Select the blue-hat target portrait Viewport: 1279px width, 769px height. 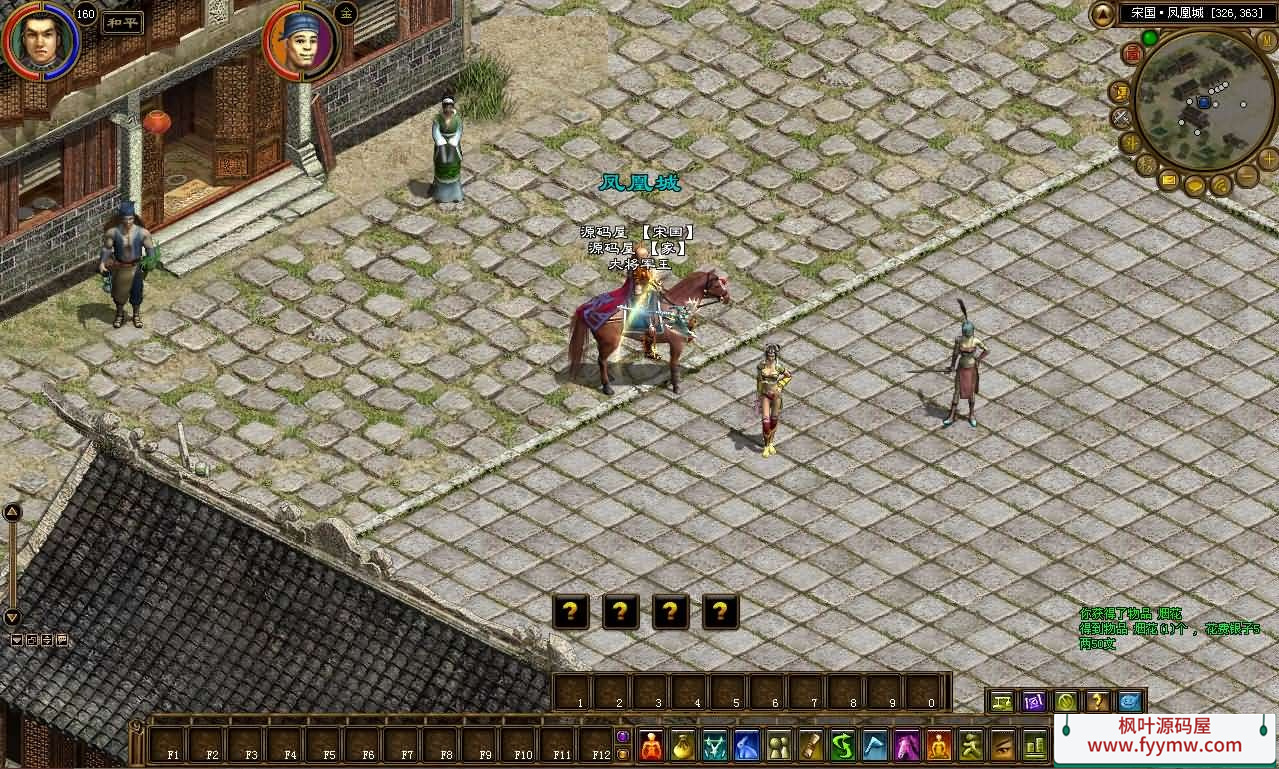click(300, 42)
